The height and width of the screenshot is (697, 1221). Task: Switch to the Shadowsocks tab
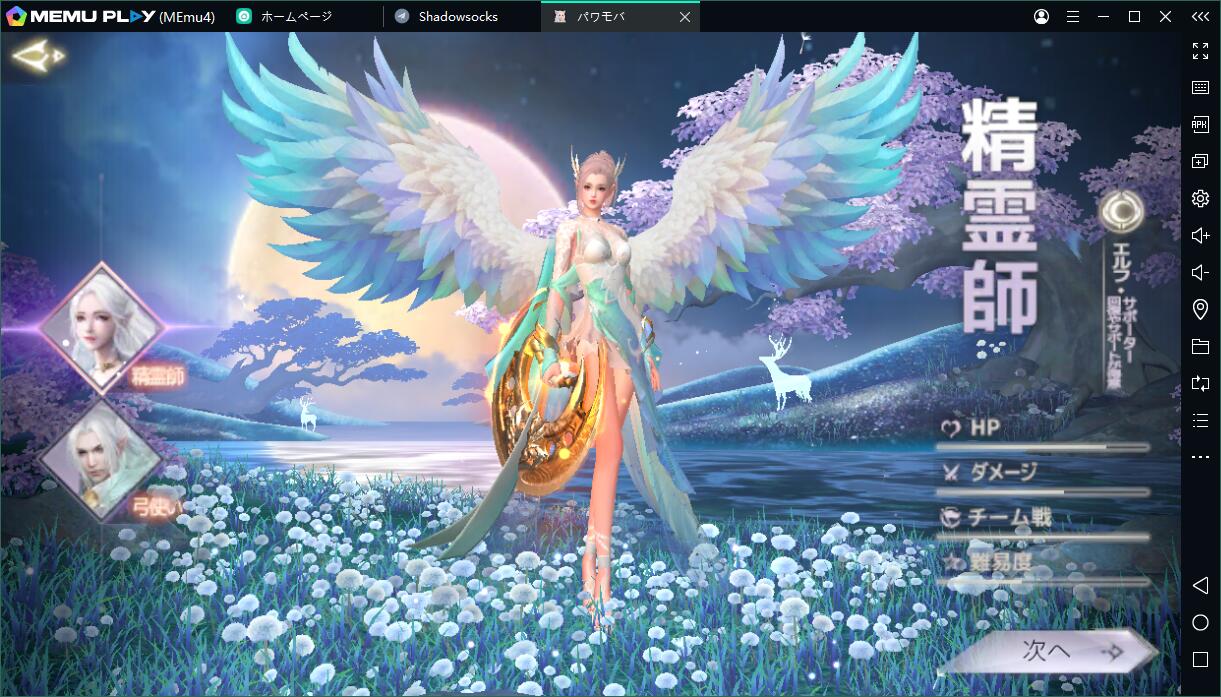pyautogui.click(x=457, y=17)
